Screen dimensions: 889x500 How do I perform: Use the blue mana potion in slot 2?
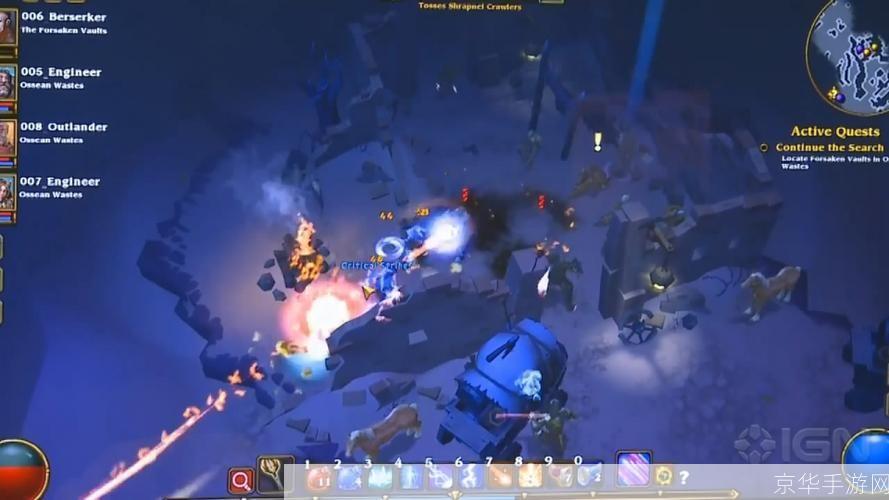pyautogui.click(x=349, y=478)
